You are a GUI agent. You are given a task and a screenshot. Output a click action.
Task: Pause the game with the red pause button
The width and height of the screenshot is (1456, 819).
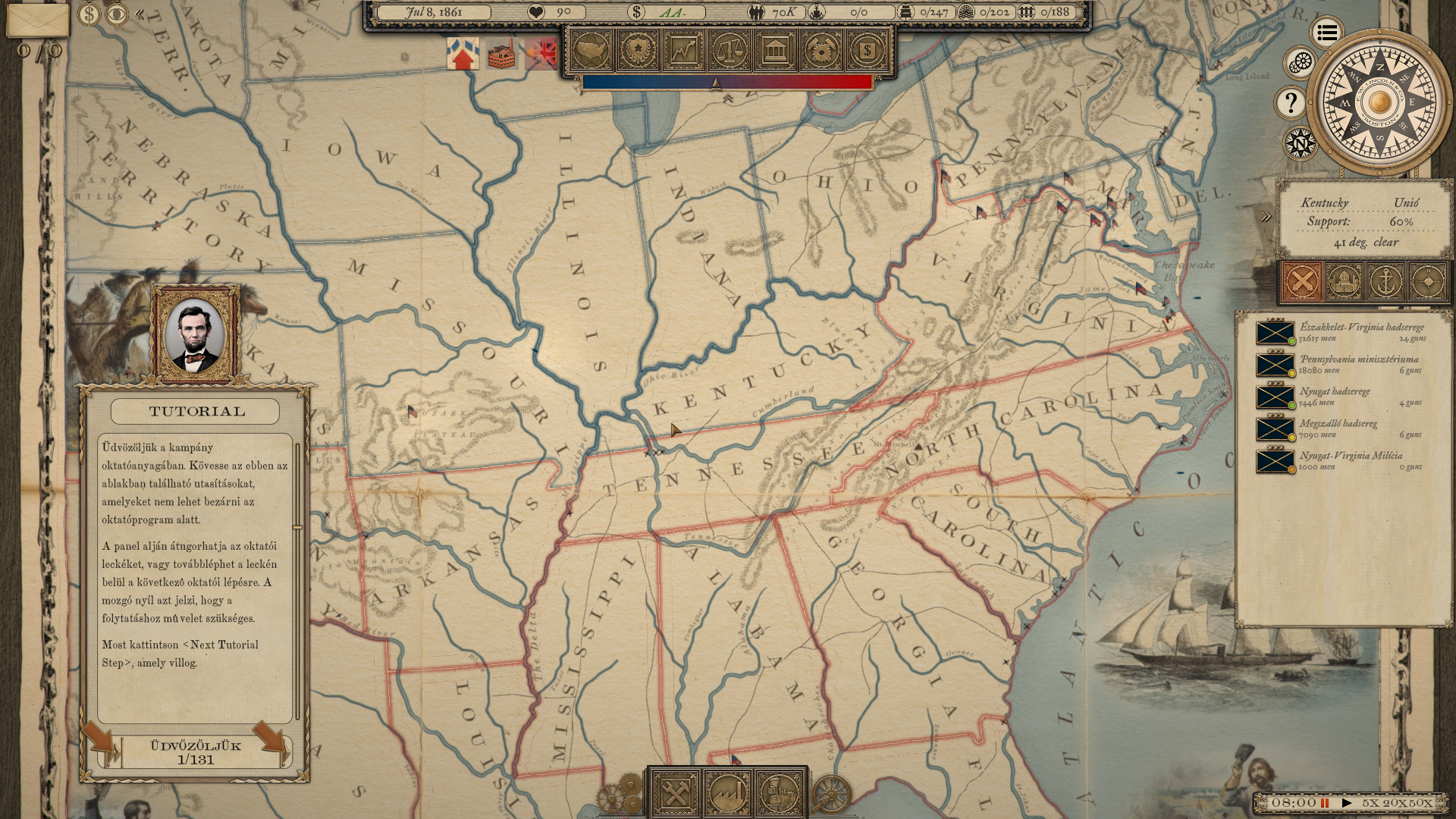(x=1325, y=803)
